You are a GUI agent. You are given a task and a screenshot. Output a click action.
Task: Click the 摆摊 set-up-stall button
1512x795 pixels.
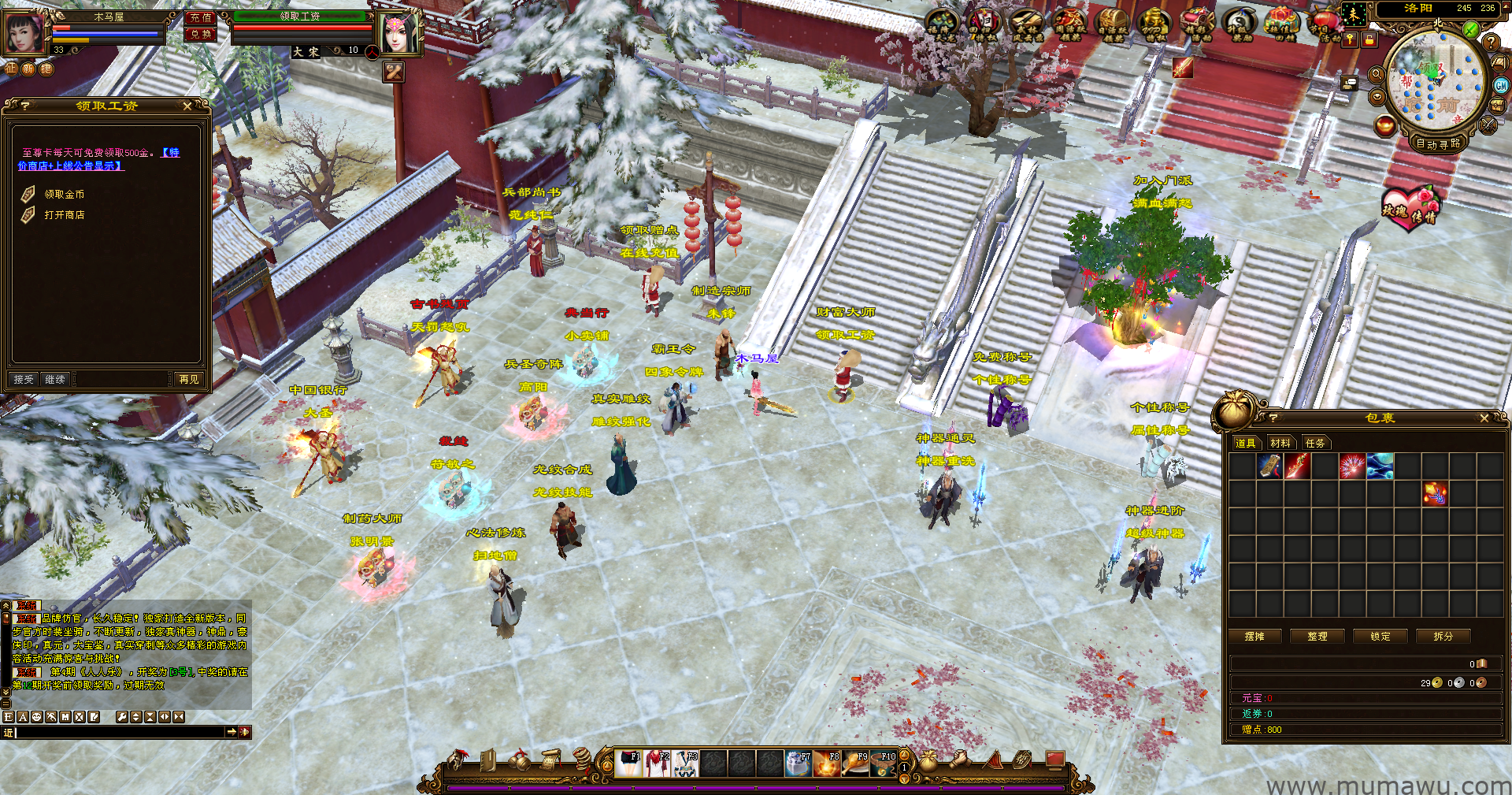click(1254, 637)
